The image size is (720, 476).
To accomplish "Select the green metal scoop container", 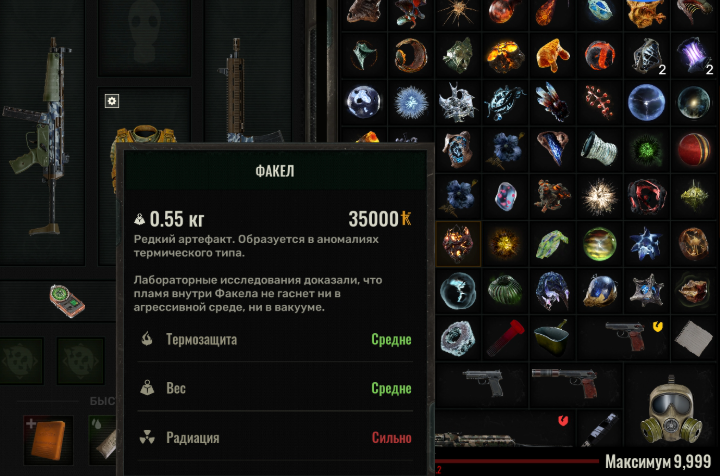I will (x=552, y=338).
